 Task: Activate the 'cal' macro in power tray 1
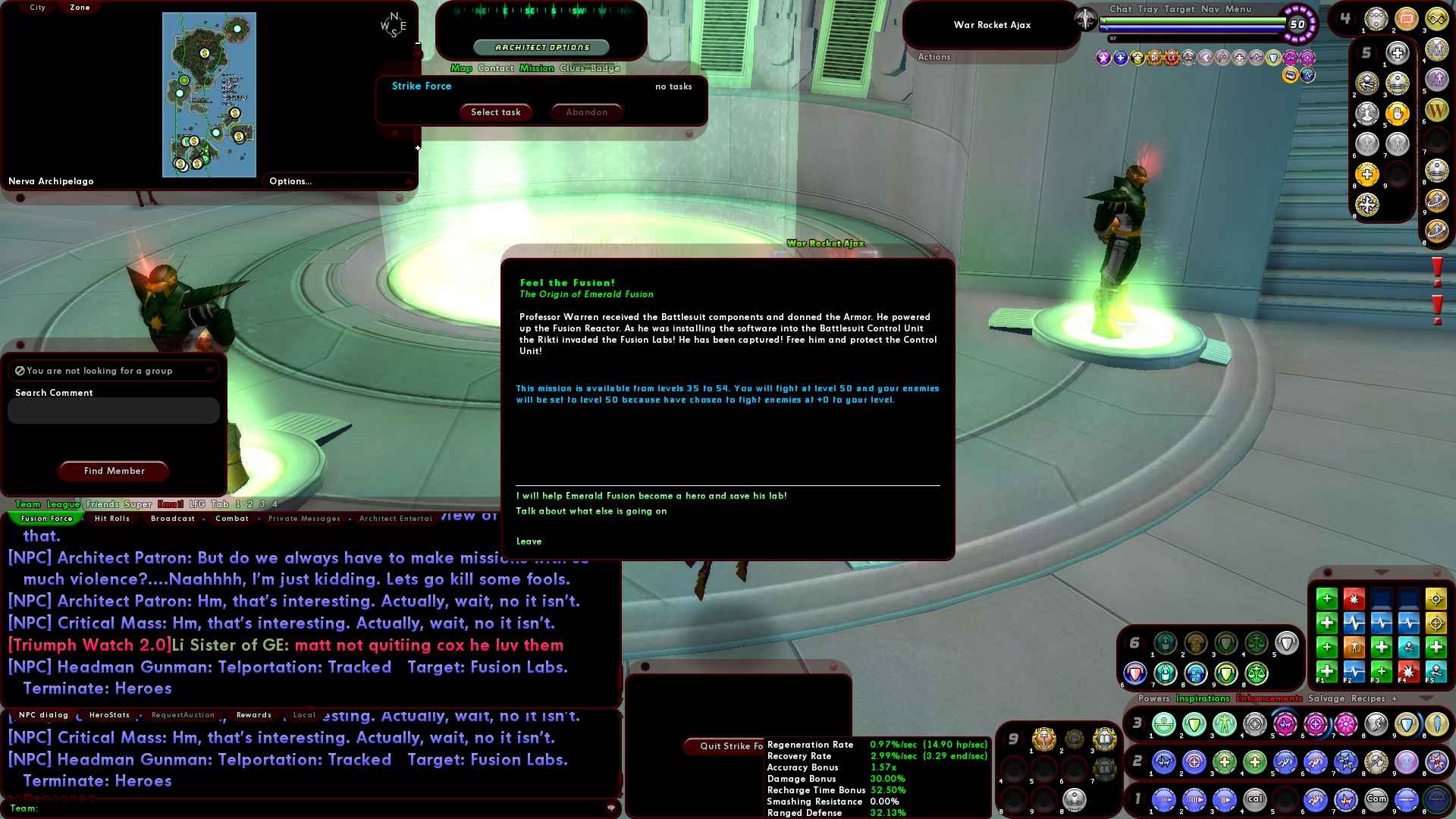point(1255,799)
